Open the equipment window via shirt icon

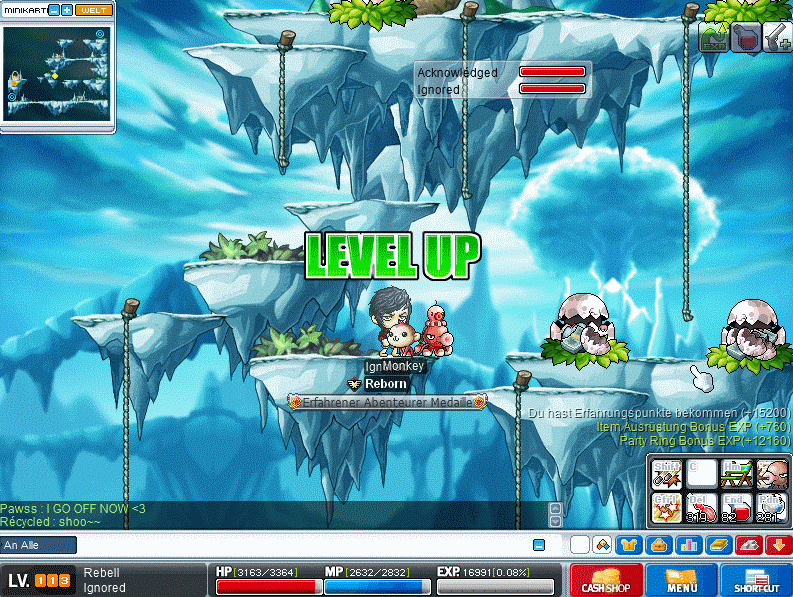point(631,545)
